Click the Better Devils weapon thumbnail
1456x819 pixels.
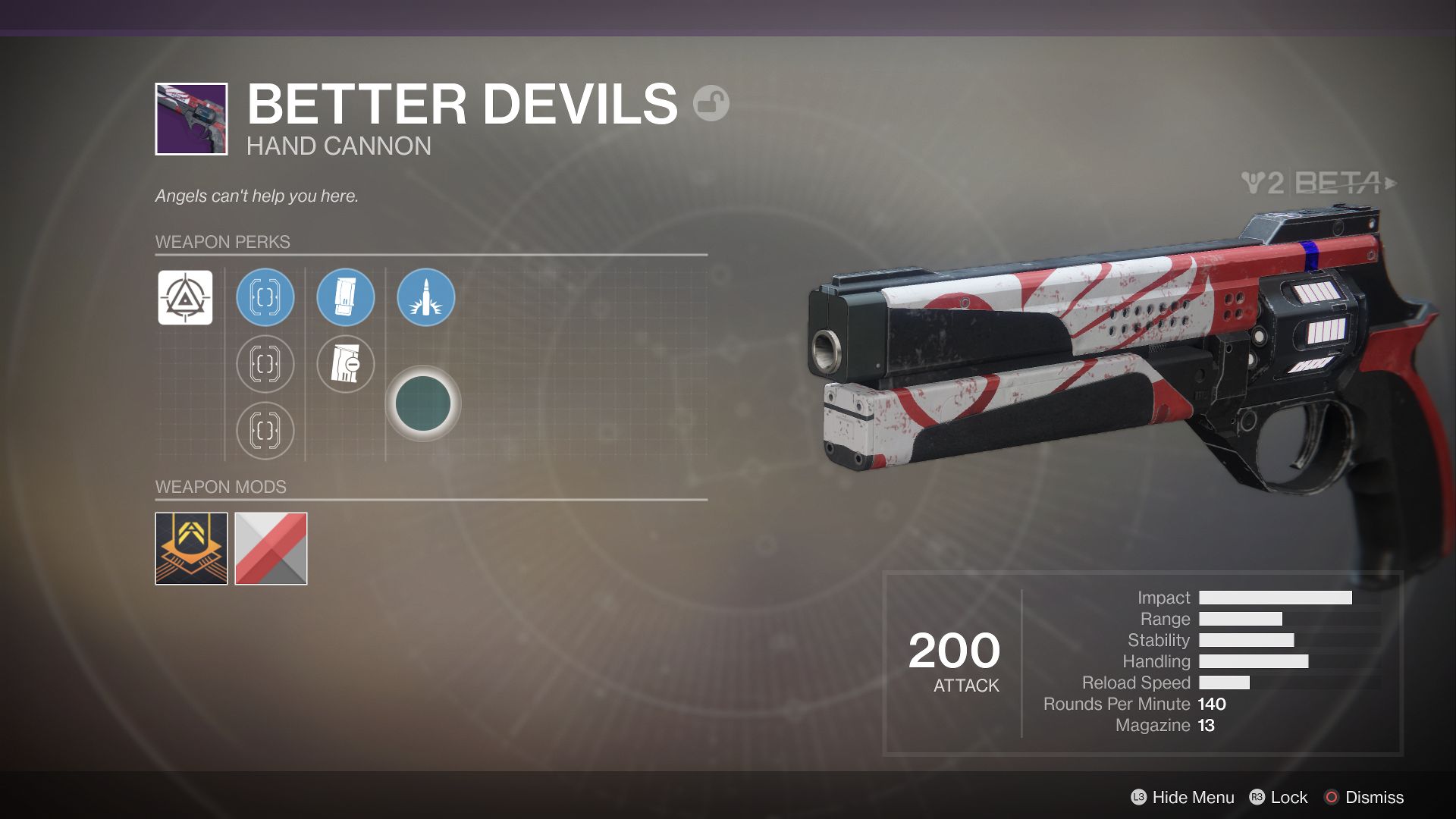[x=192, y=118]
